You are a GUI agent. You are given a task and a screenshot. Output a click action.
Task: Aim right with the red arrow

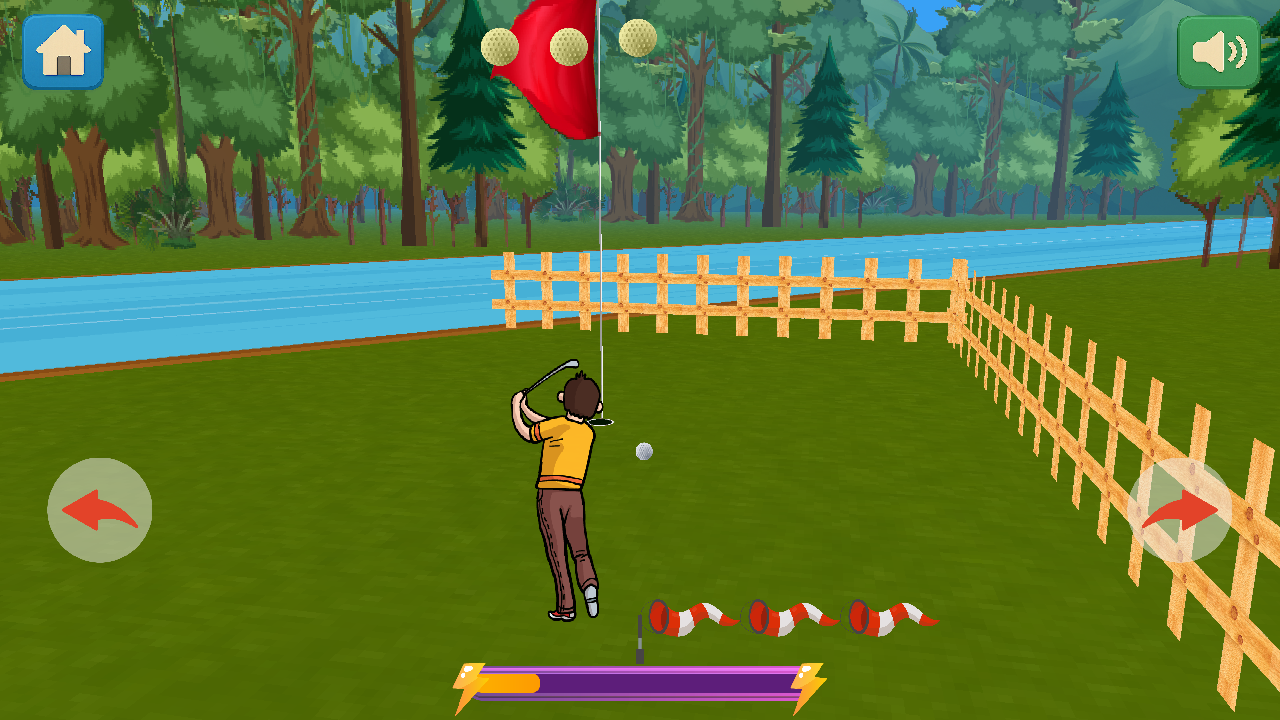pyautogui.click(x=1179, y=510)
